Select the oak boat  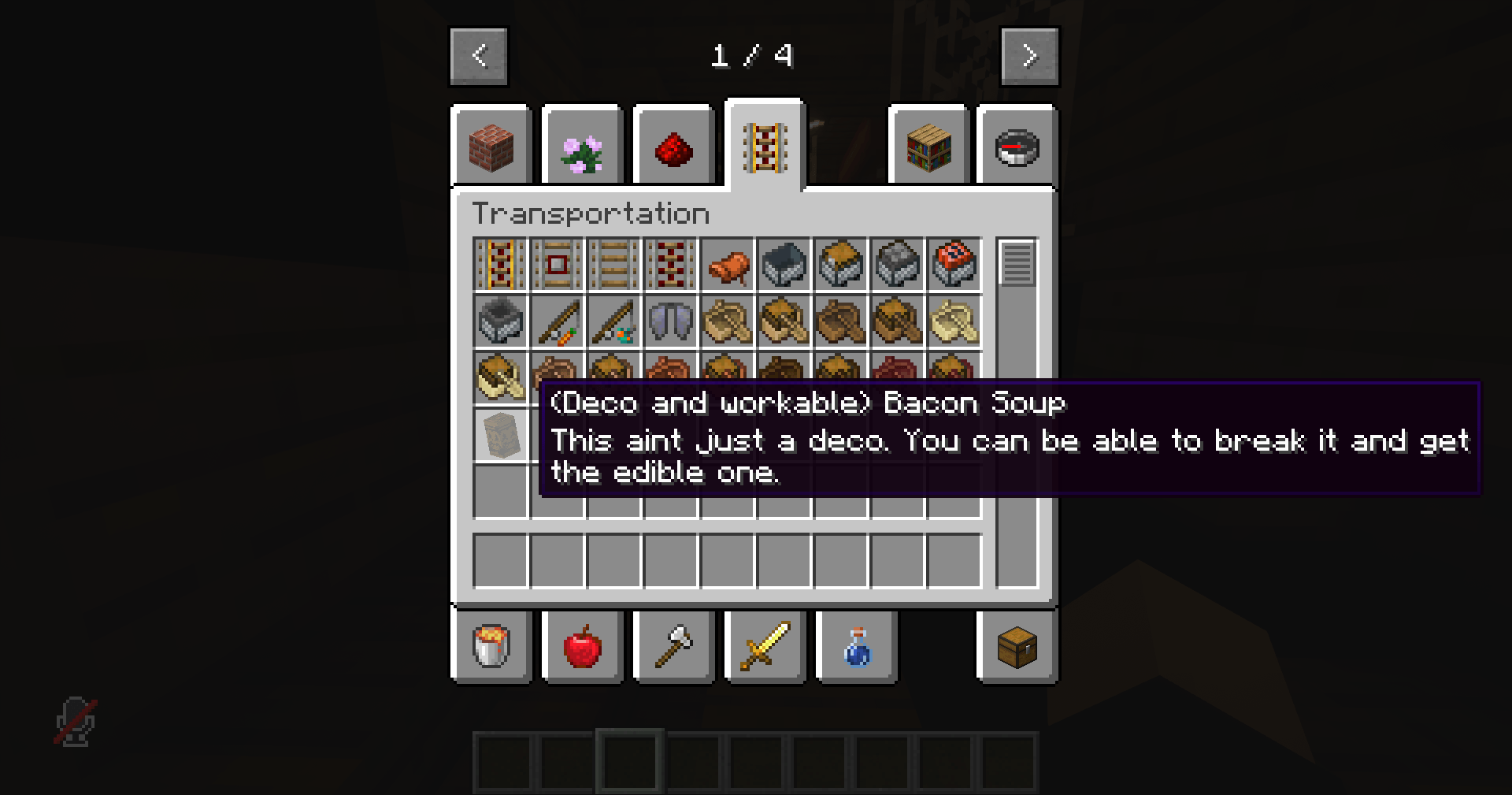click(727, 321)
